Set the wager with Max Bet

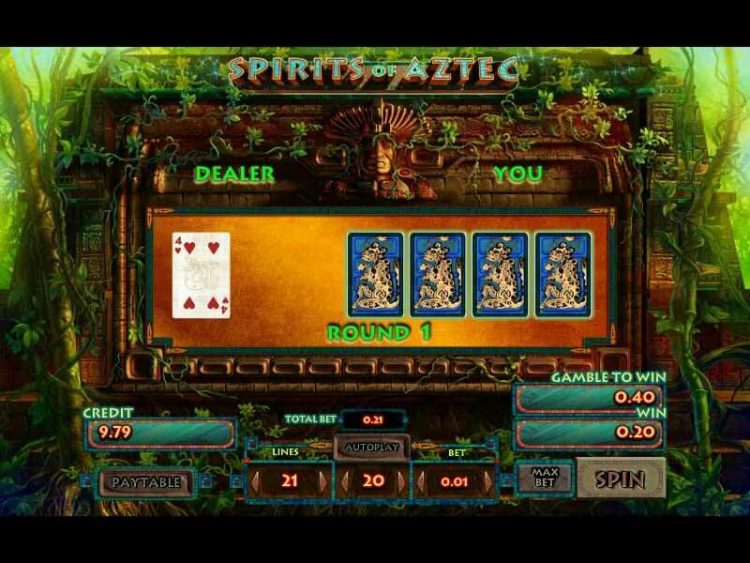545,479
